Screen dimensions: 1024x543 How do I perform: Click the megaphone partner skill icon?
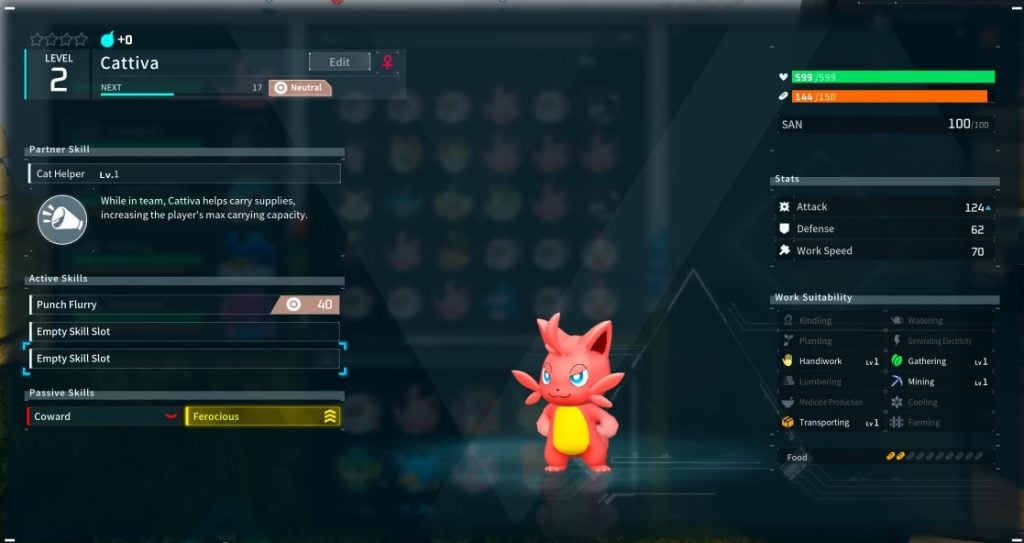(x=62, y=219)
